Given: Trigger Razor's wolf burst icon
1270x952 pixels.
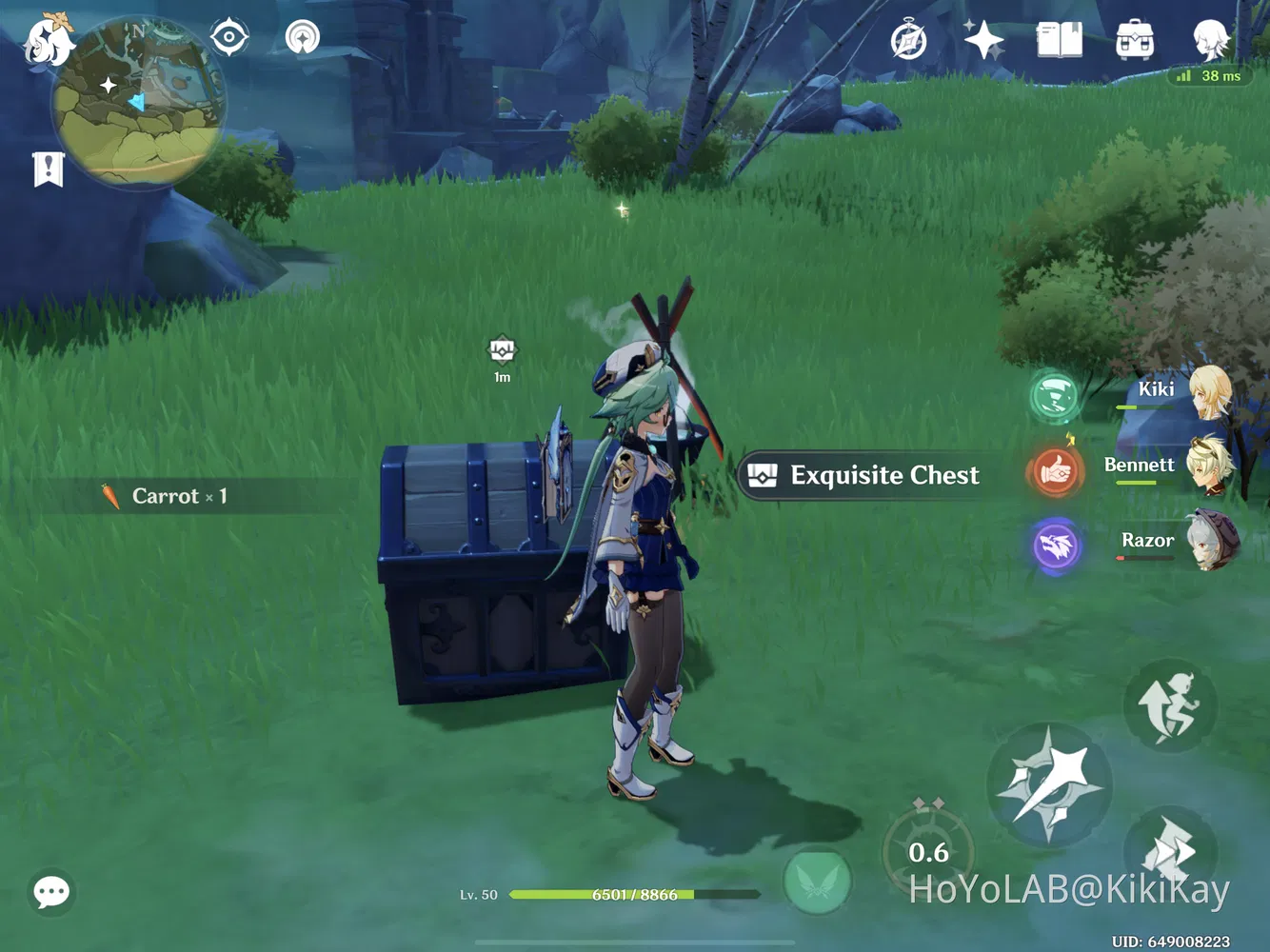Looking at the screenshot, I should 1057,545.
